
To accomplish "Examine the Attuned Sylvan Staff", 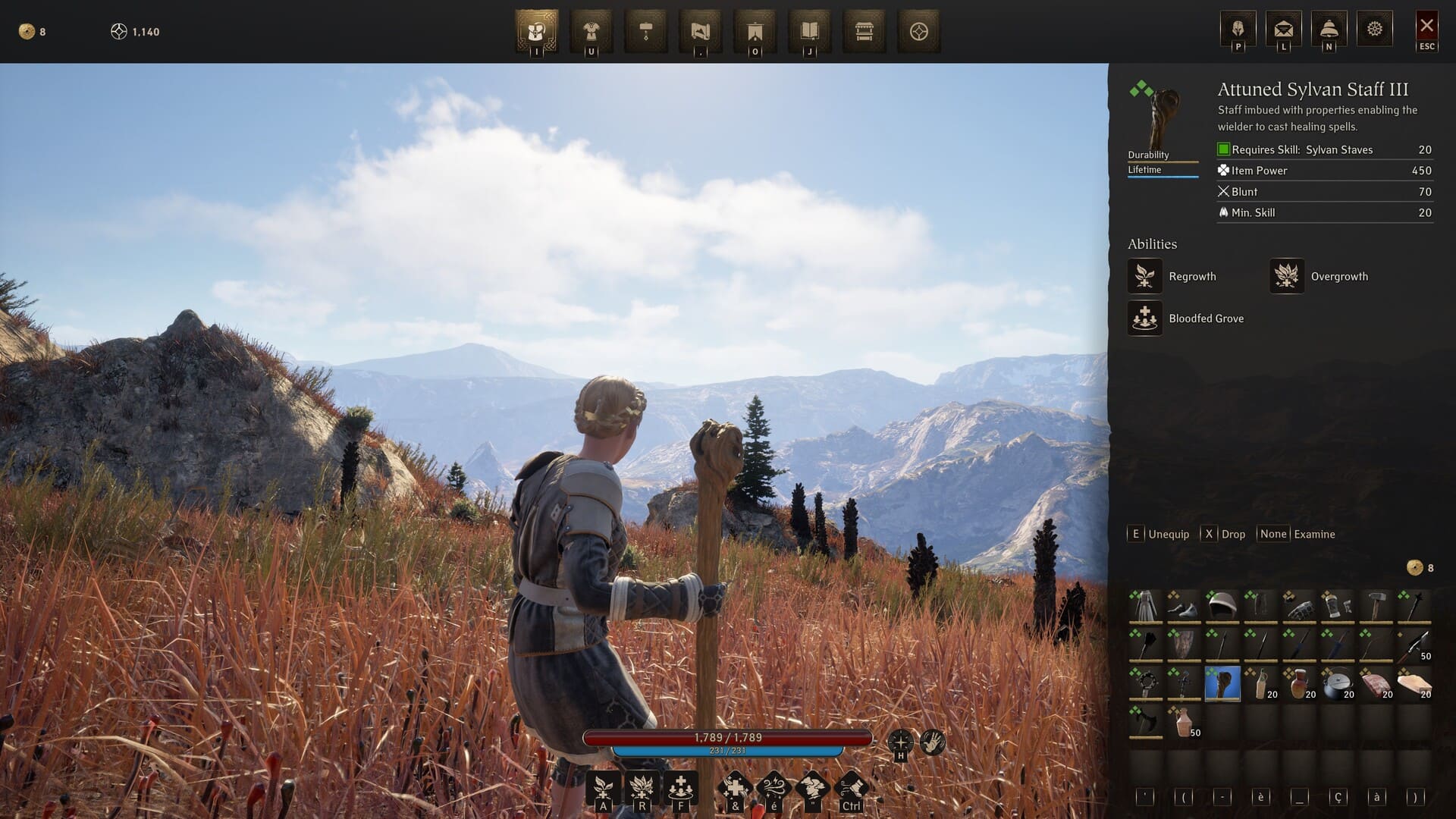I will click(1297, 534).
